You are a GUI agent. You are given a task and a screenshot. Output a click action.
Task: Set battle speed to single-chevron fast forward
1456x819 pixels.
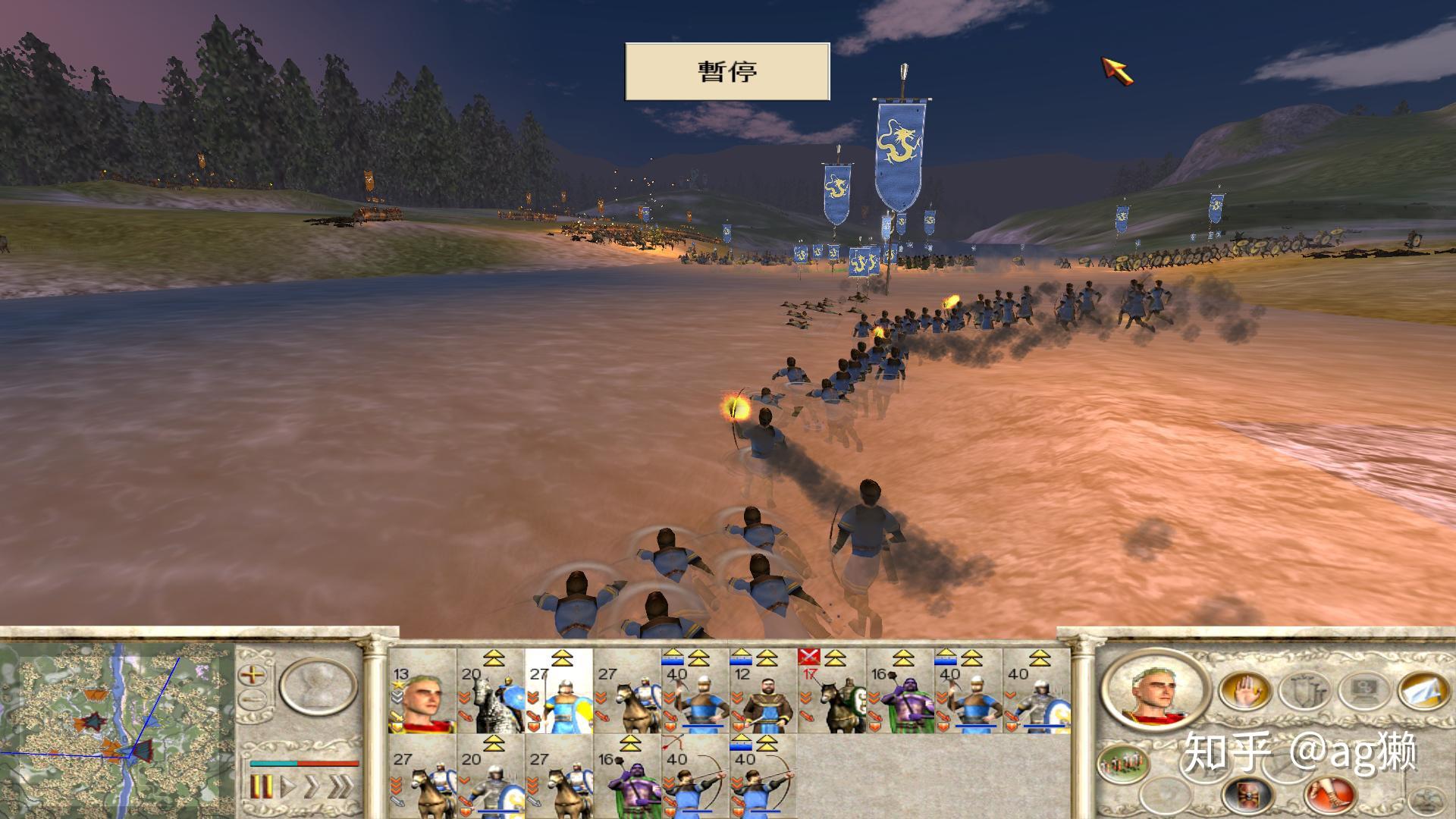tap(312, 786)
